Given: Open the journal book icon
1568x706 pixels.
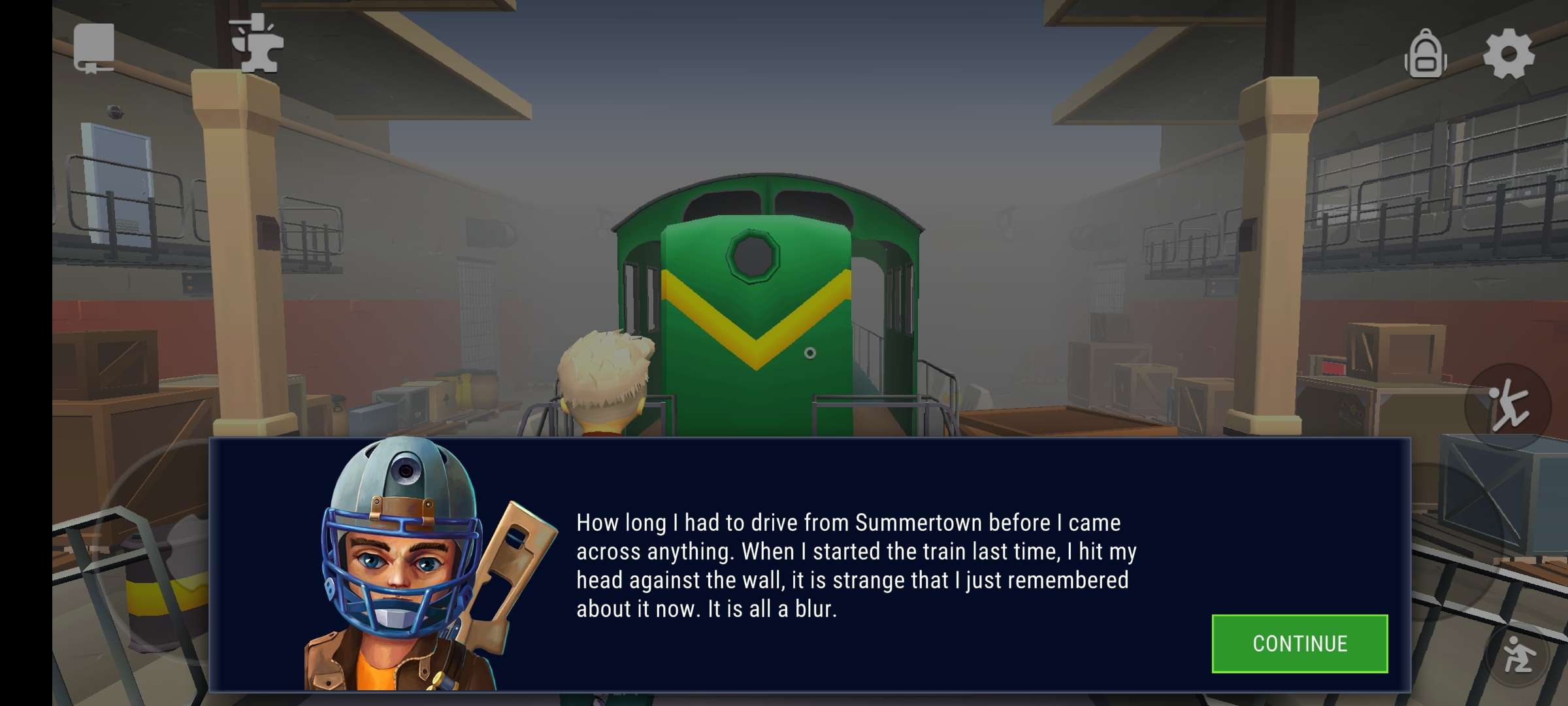Looking at the screenshot, I should click(x=94, y=48).
